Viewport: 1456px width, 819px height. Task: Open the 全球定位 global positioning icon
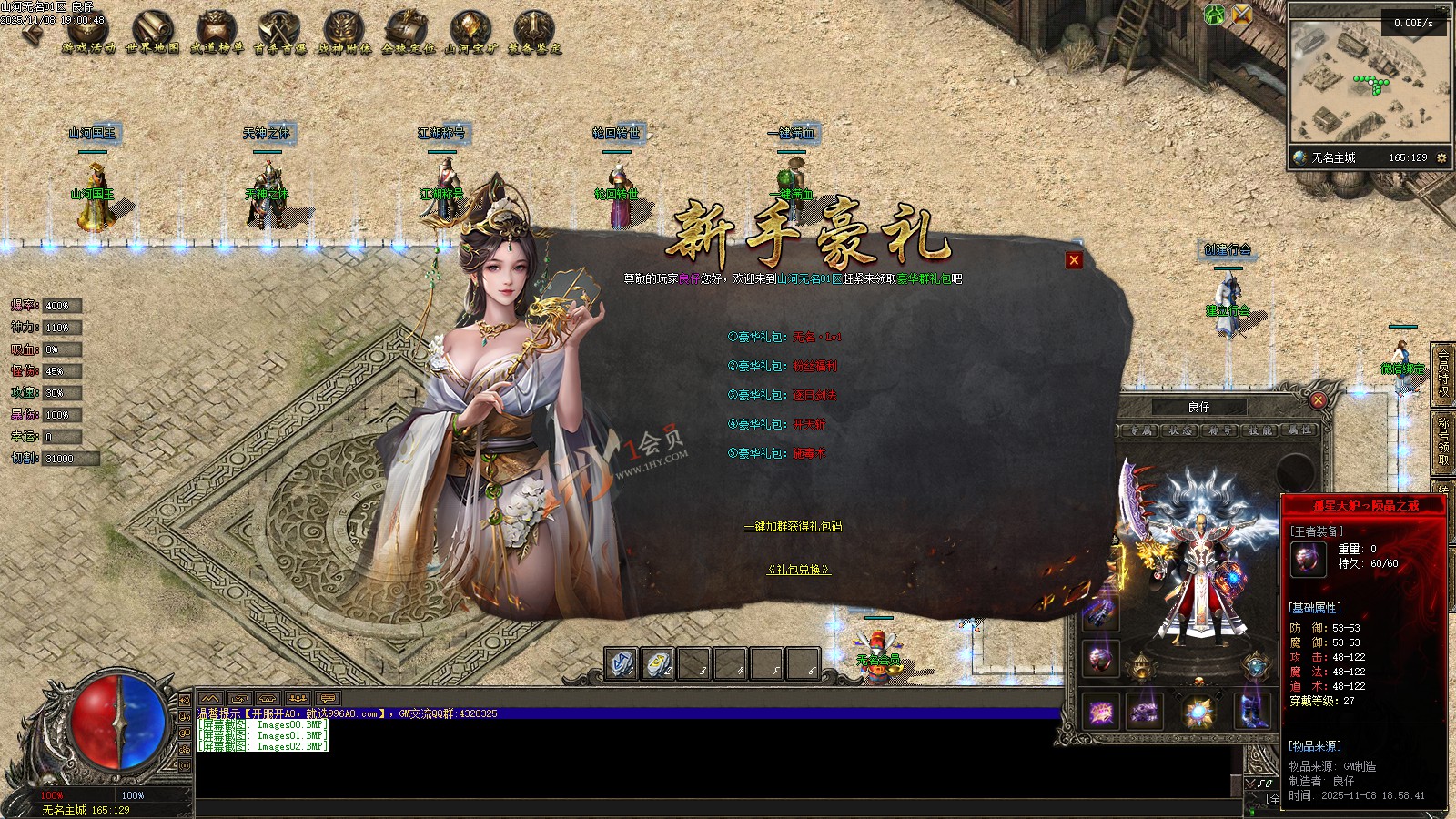[x=407, y=32]
